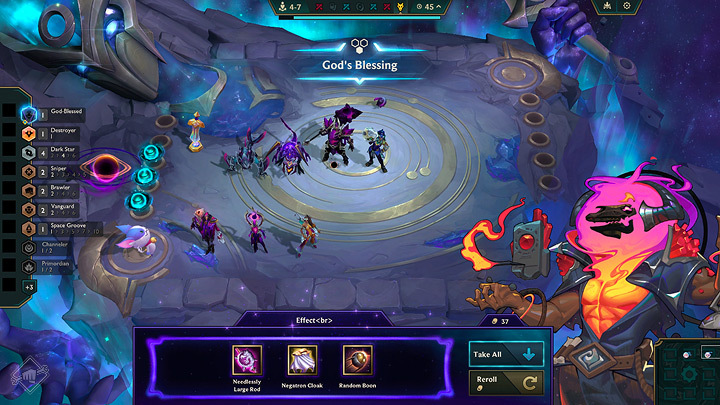
Task: Choose the Negatron Cloak item
Action: pos(302,360)
